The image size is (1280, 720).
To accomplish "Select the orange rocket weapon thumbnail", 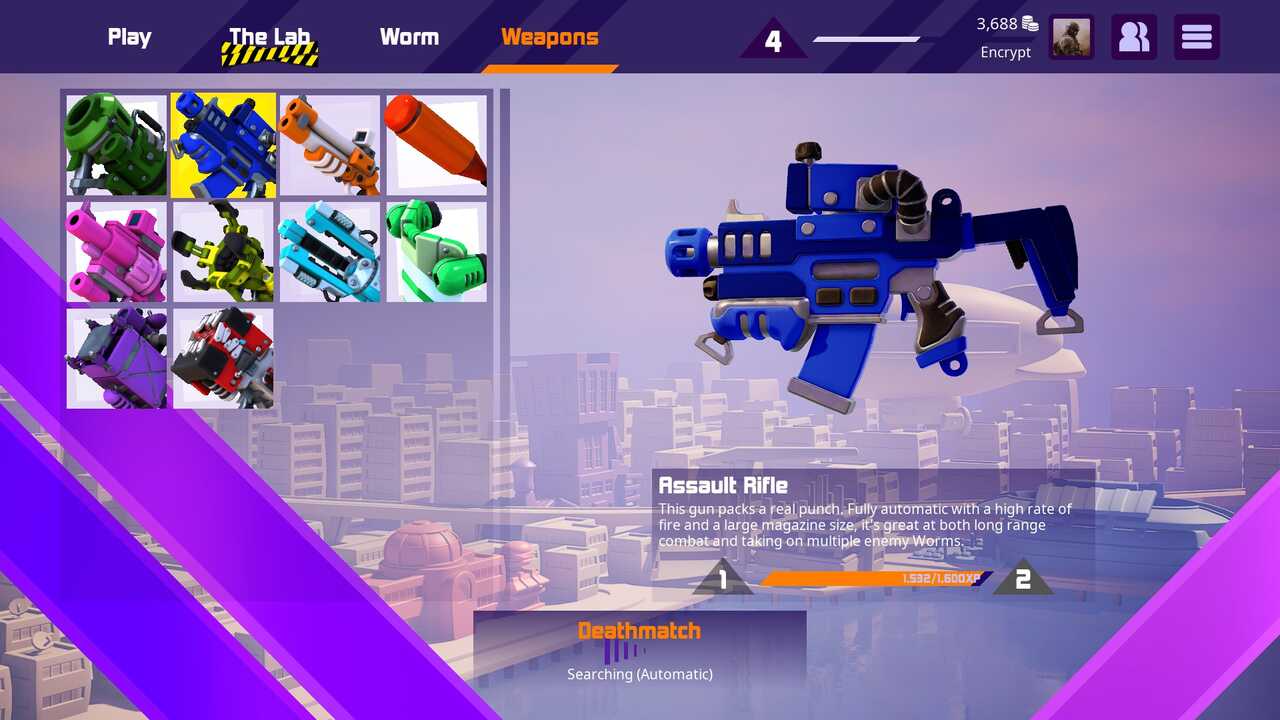I will (x=436, y=145).
